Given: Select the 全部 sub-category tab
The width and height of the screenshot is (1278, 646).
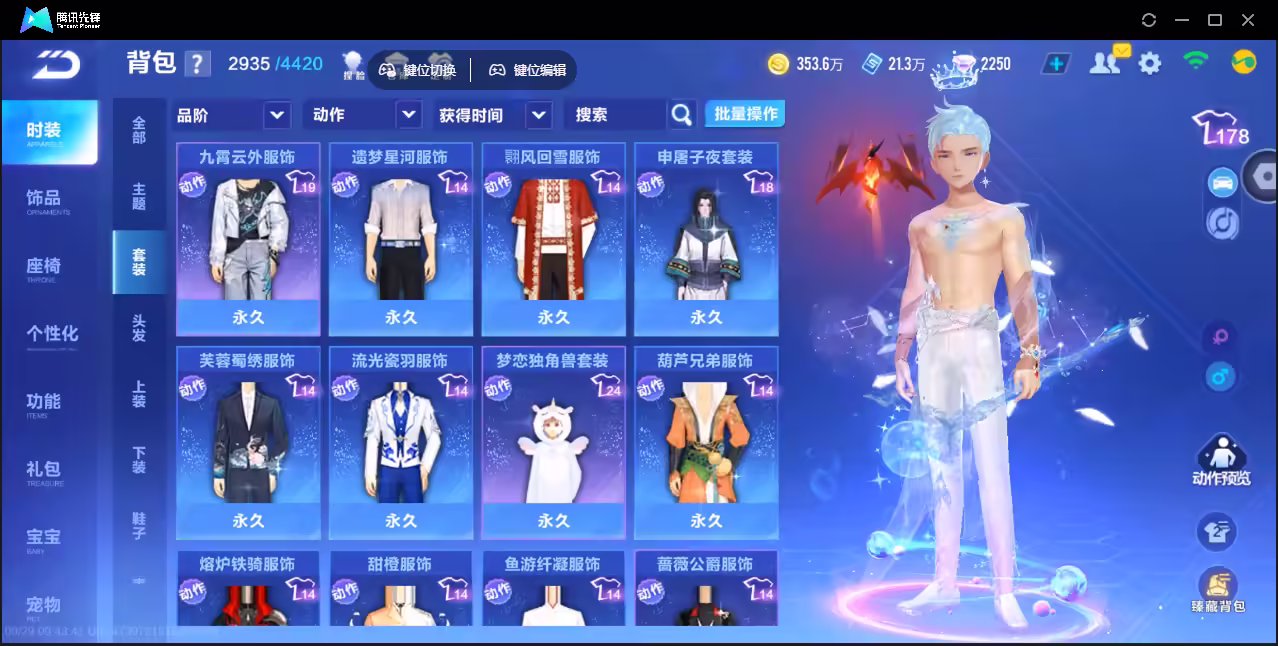Looking at the screenshot, I should tap(139, 130).
